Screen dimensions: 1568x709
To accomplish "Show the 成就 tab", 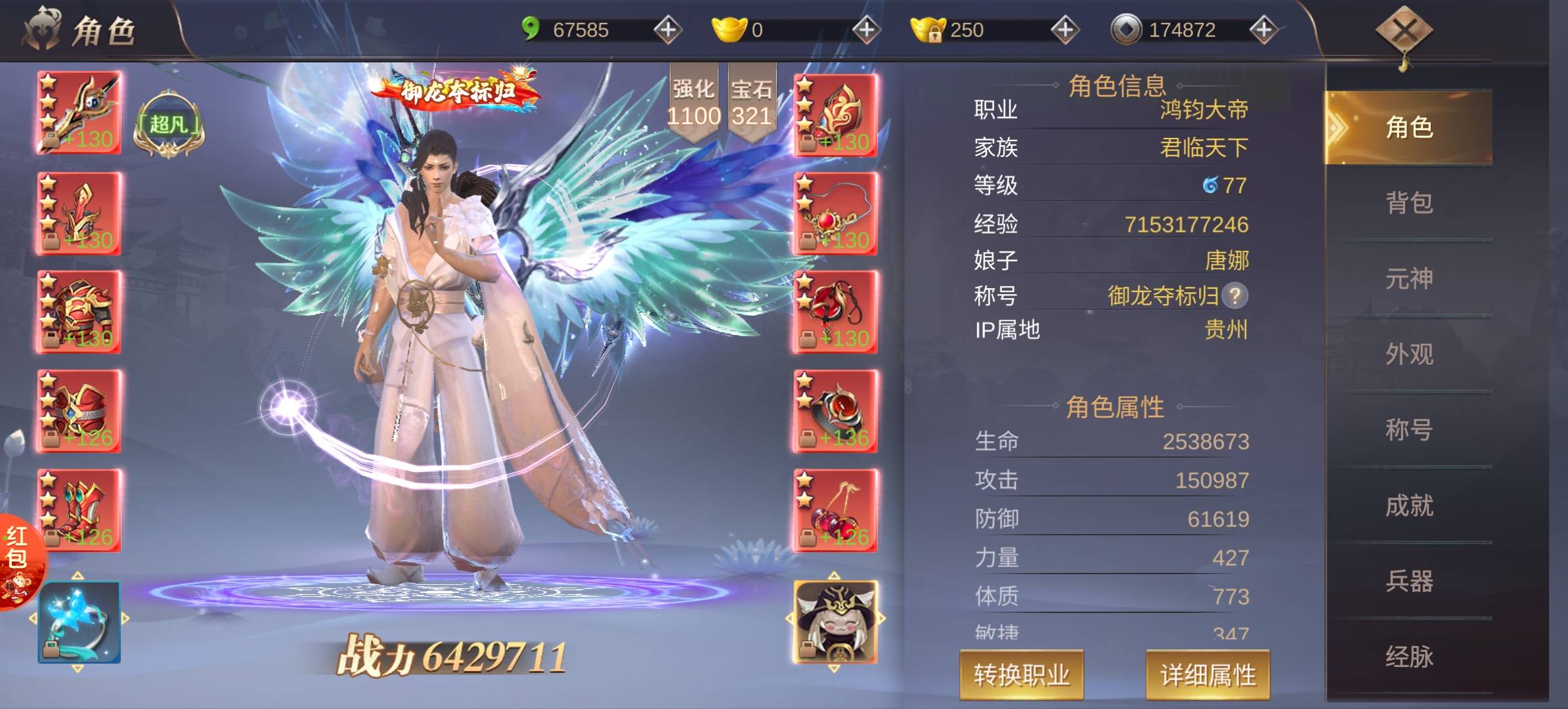I will coord(1408,505).
